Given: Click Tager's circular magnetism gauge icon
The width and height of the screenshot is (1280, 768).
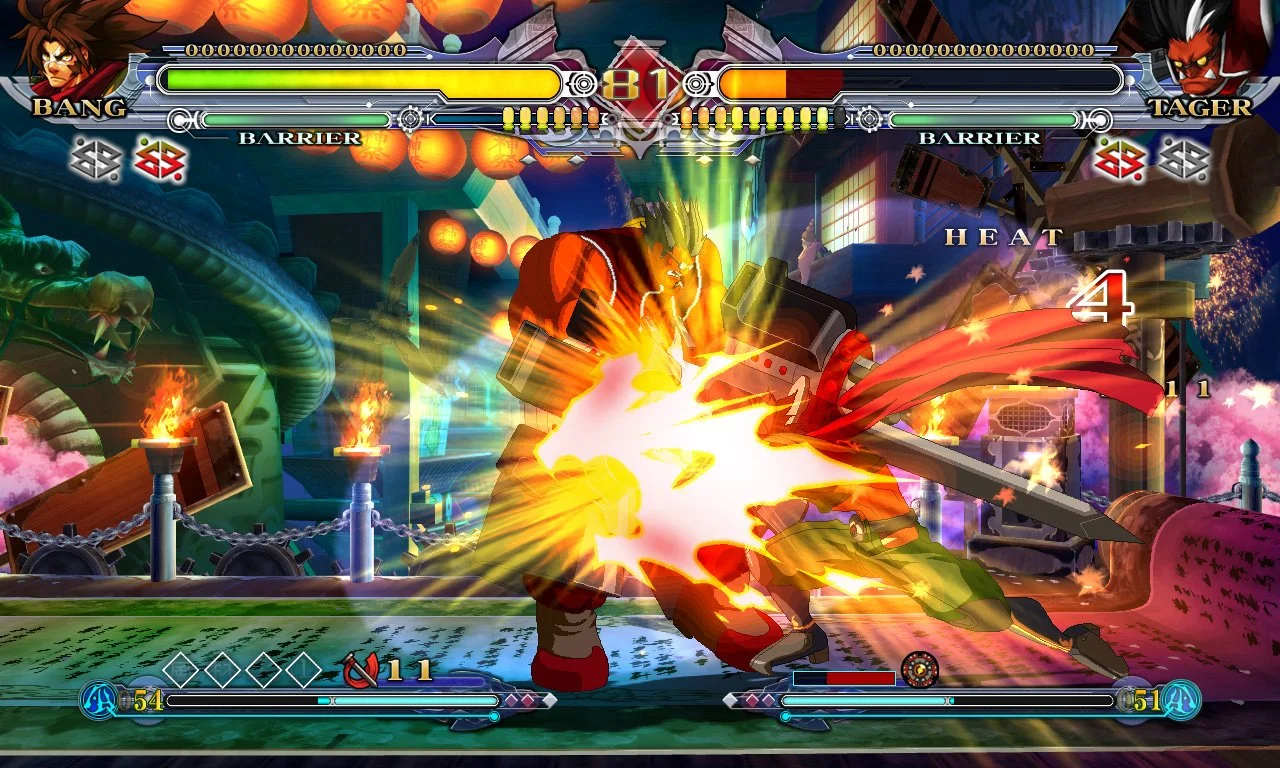Looking at the screenshot, I should pyautogui.click(x=920, y=668).
